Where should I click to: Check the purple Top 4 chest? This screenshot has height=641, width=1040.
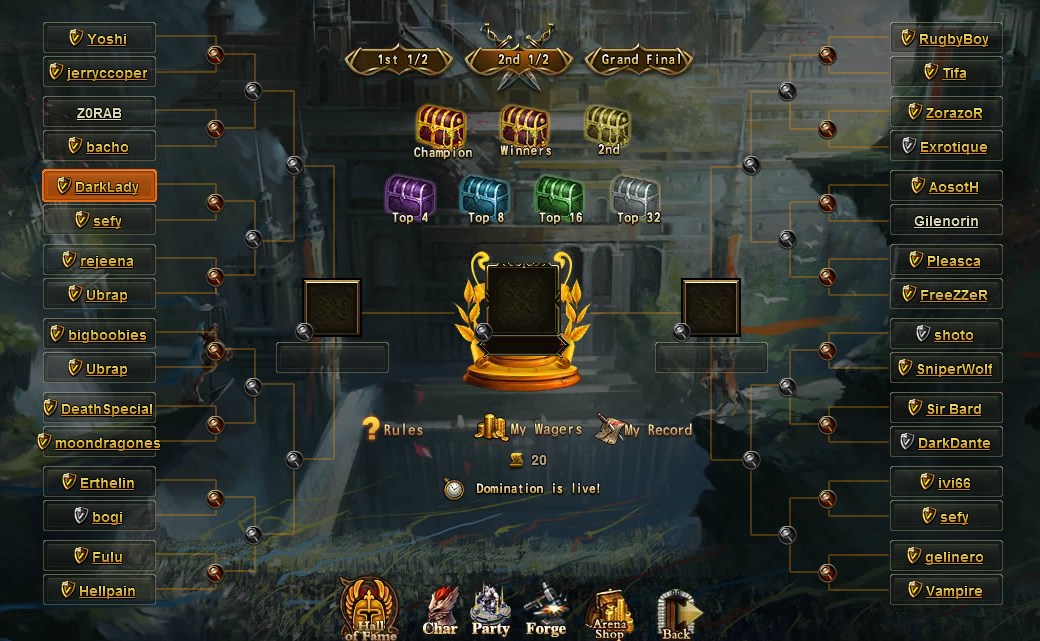coord(410,196)
